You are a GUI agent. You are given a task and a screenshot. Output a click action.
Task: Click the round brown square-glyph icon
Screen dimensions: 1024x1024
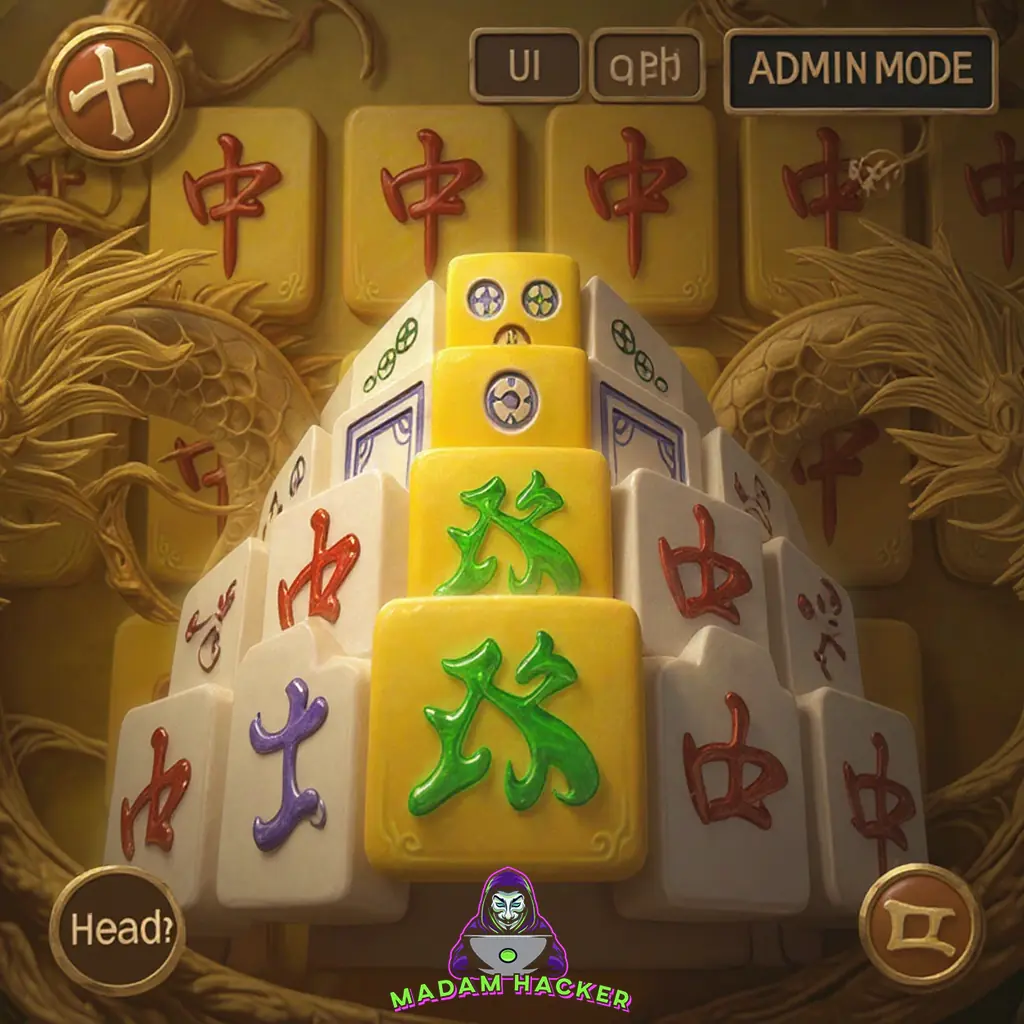click(x=920, y=925)
